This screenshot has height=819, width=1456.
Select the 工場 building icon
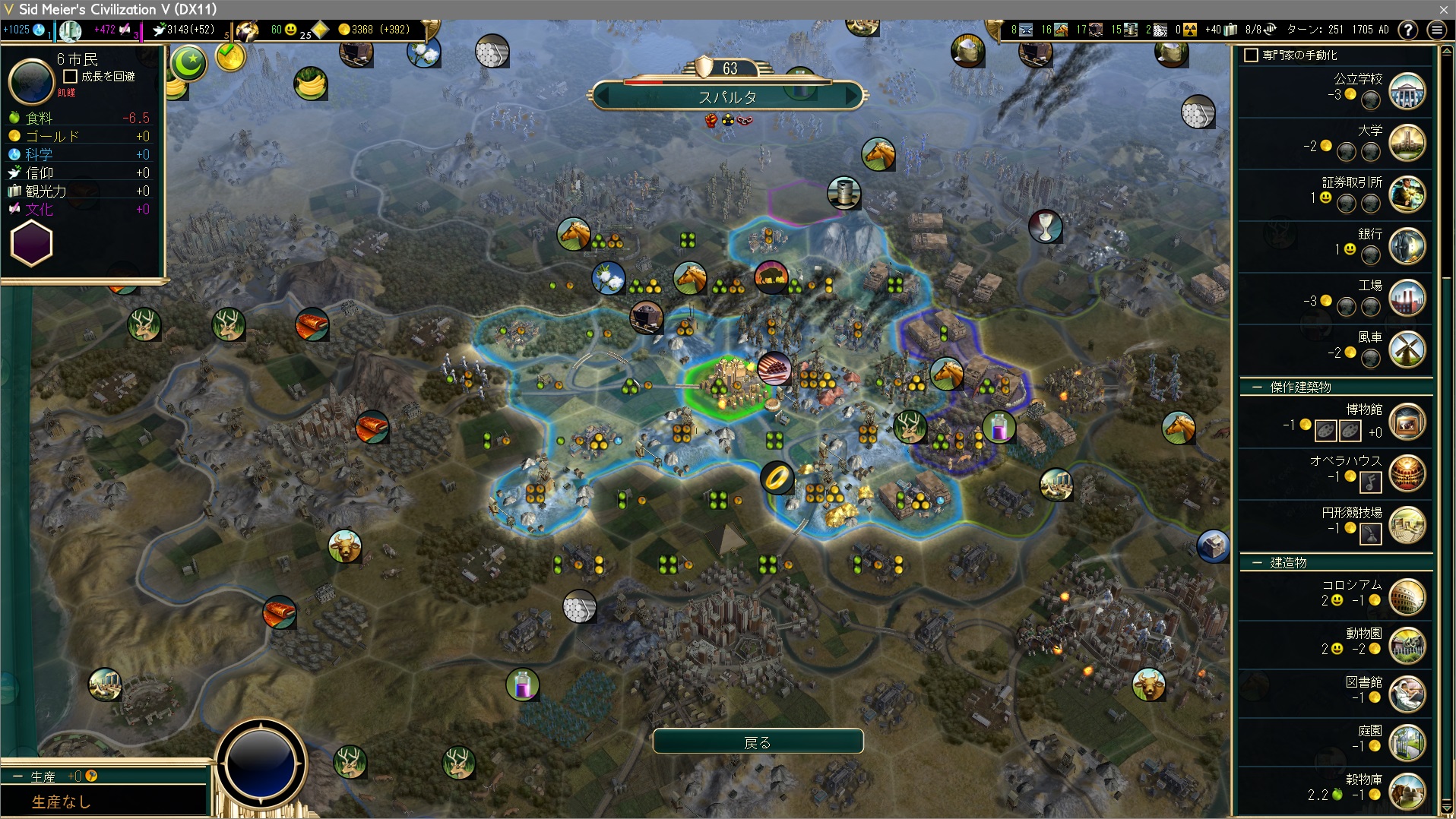tap(1407, 298)
